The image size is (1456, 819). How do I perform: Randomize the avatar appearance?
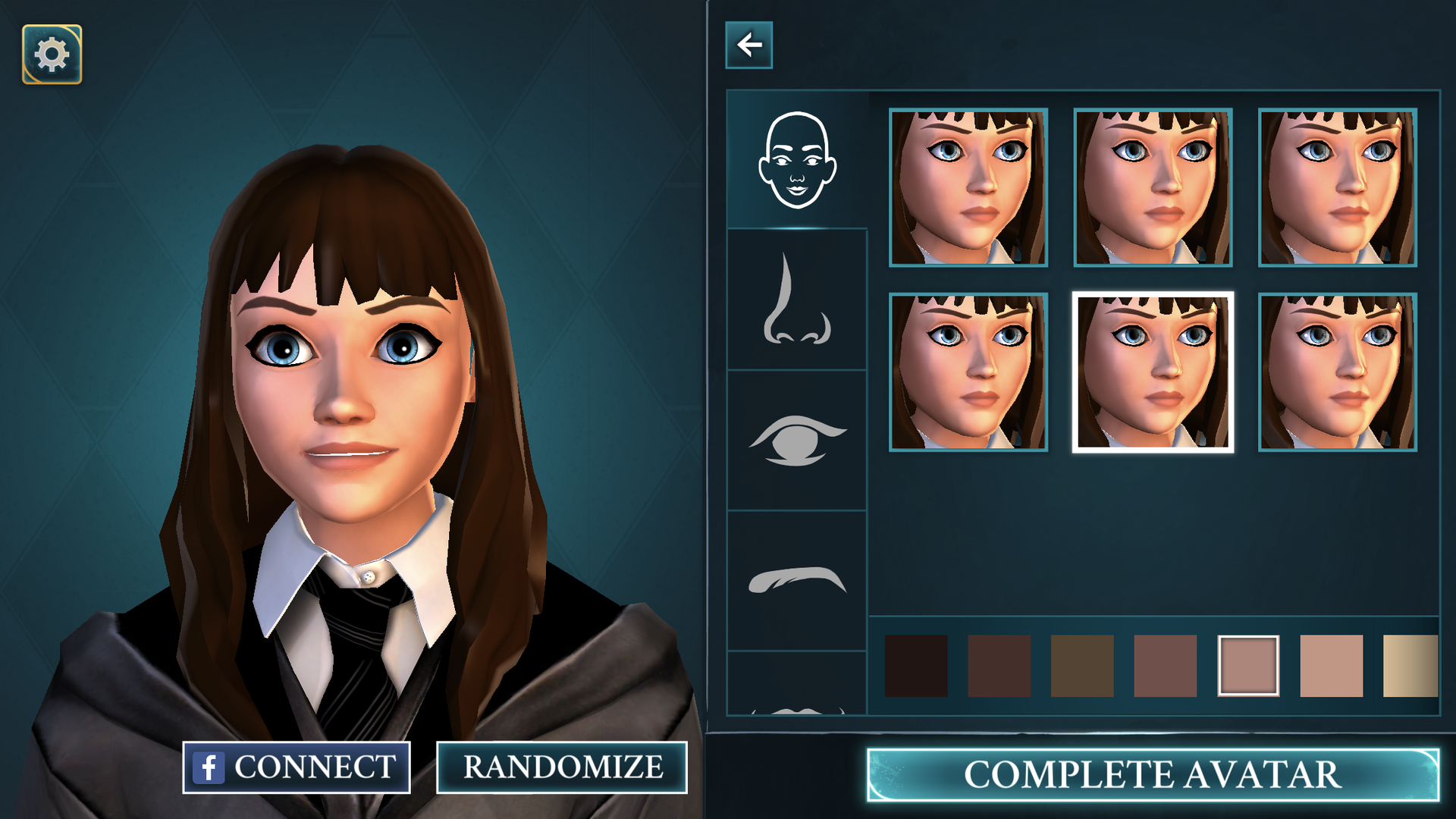click(x=562, y=767)
